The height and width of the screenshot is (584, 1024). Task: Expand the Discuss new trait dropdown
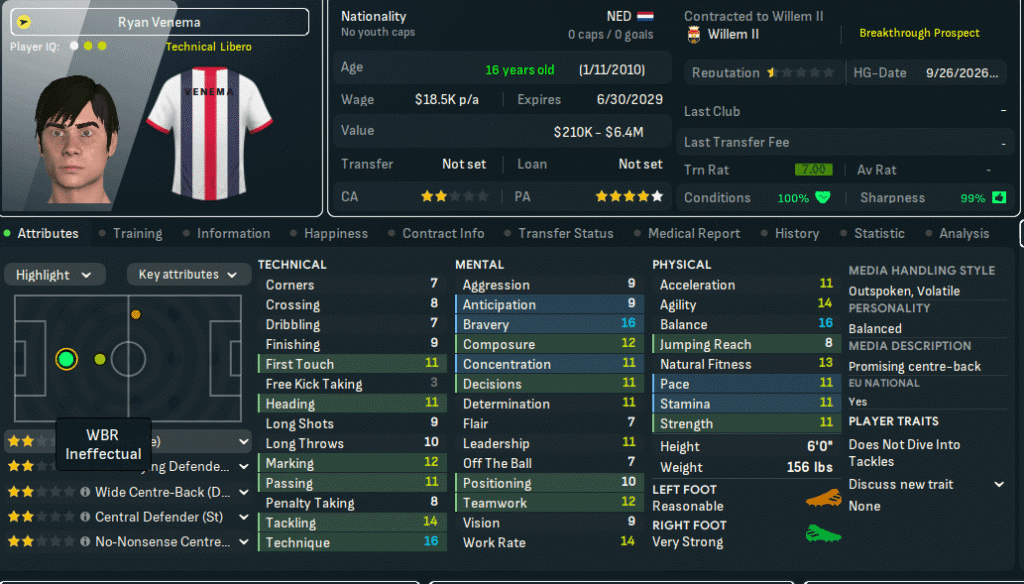pyautogui.click(x=925, y=484)
